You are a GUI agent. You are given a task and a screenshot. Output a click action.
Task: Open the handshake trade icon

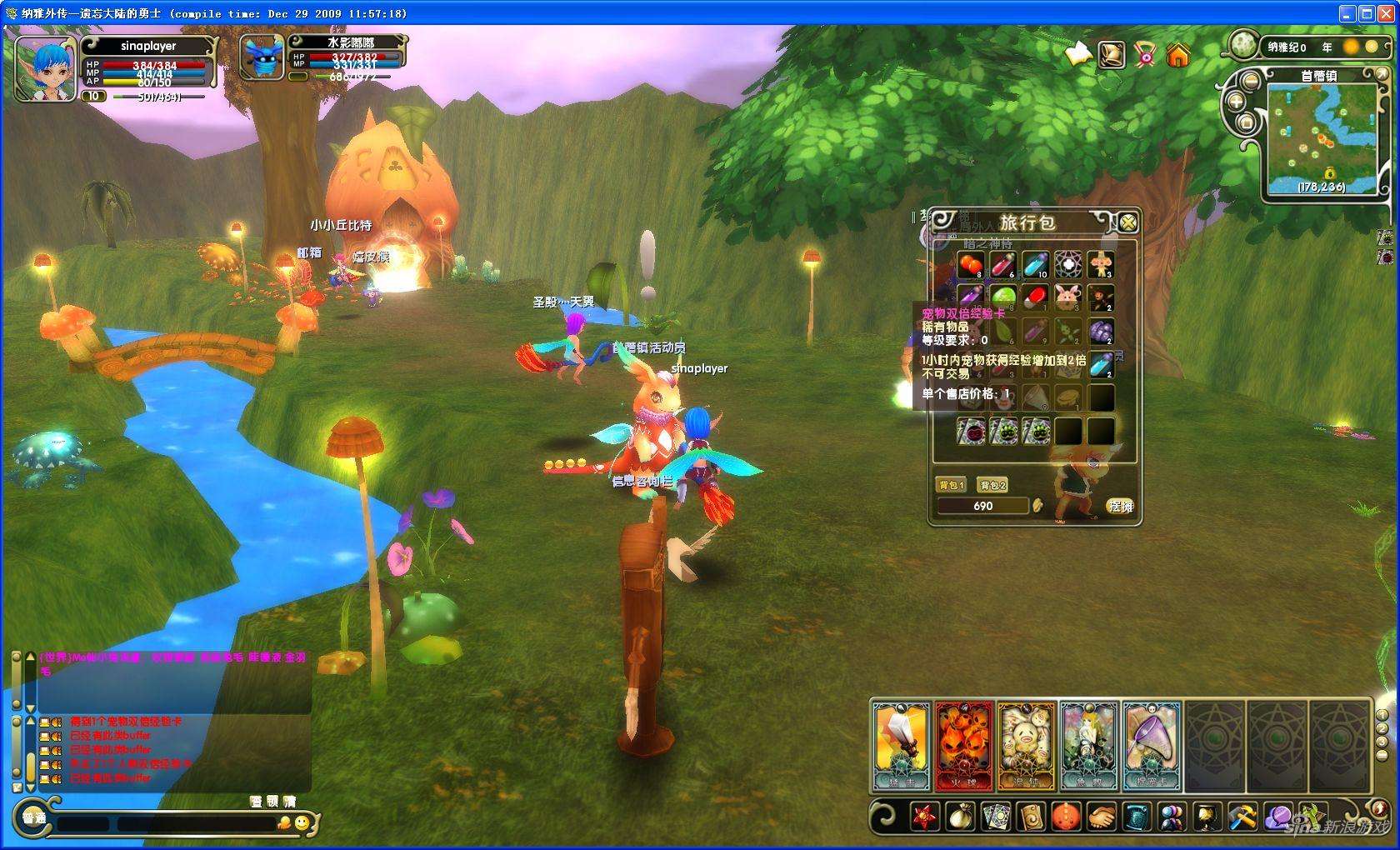click(1101, 817)
